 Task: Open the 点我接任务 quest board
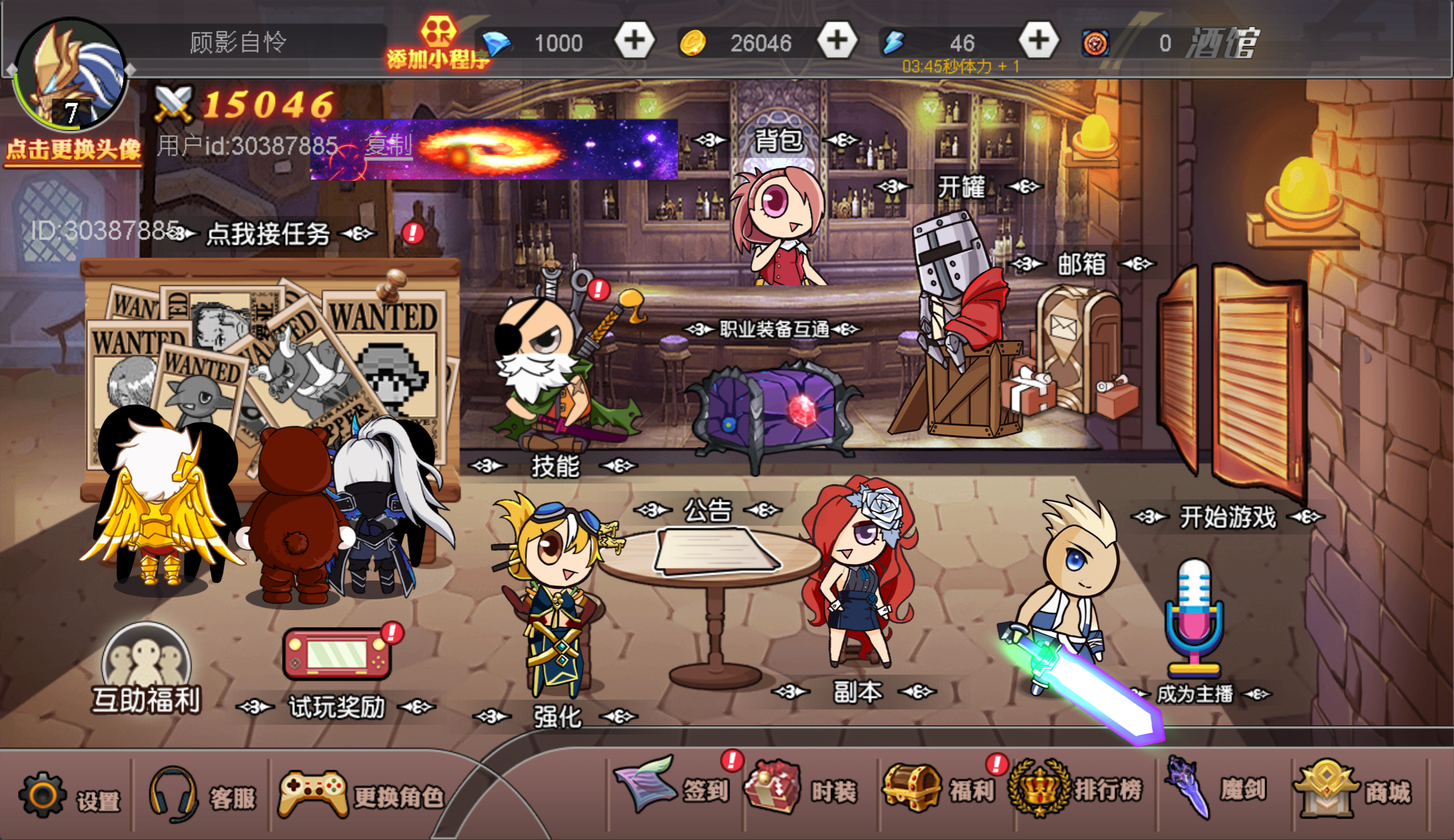[x=268, y=234]
